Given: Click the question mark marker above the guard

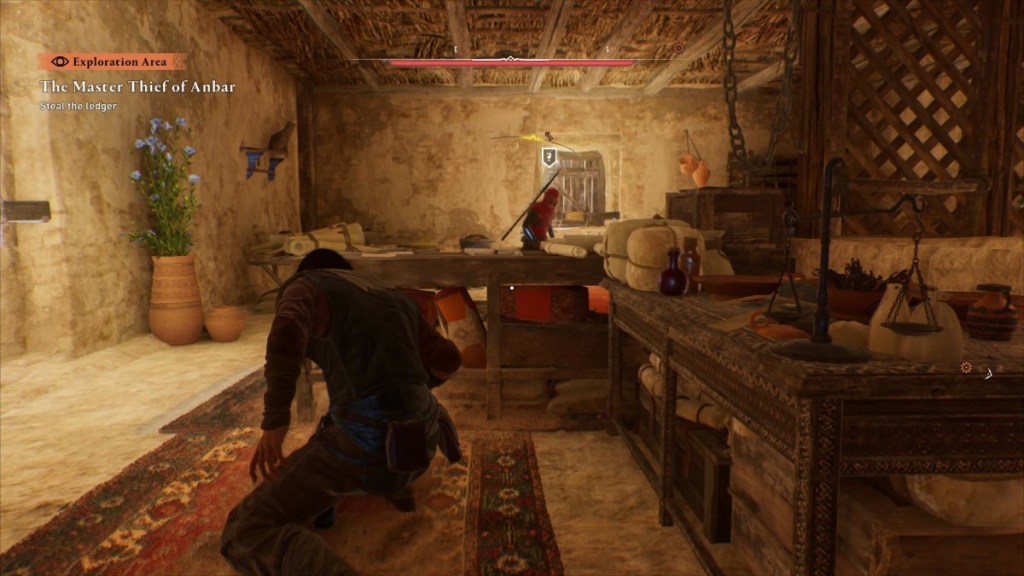Looking at the screenshot, I should pyautogui.click(x=549, y=157).
